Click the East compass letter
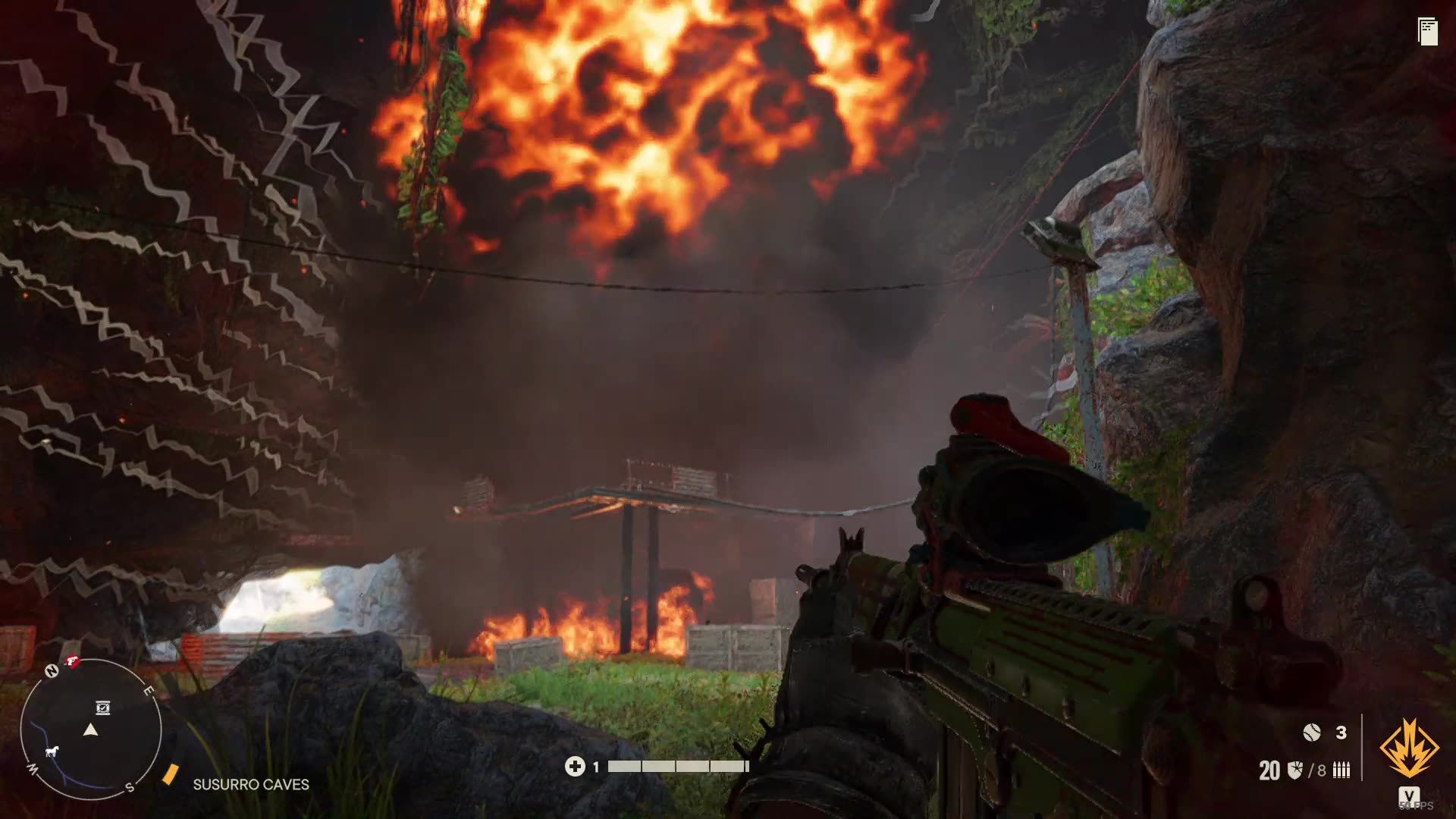 pyautogui.click(x=149, y=691)
